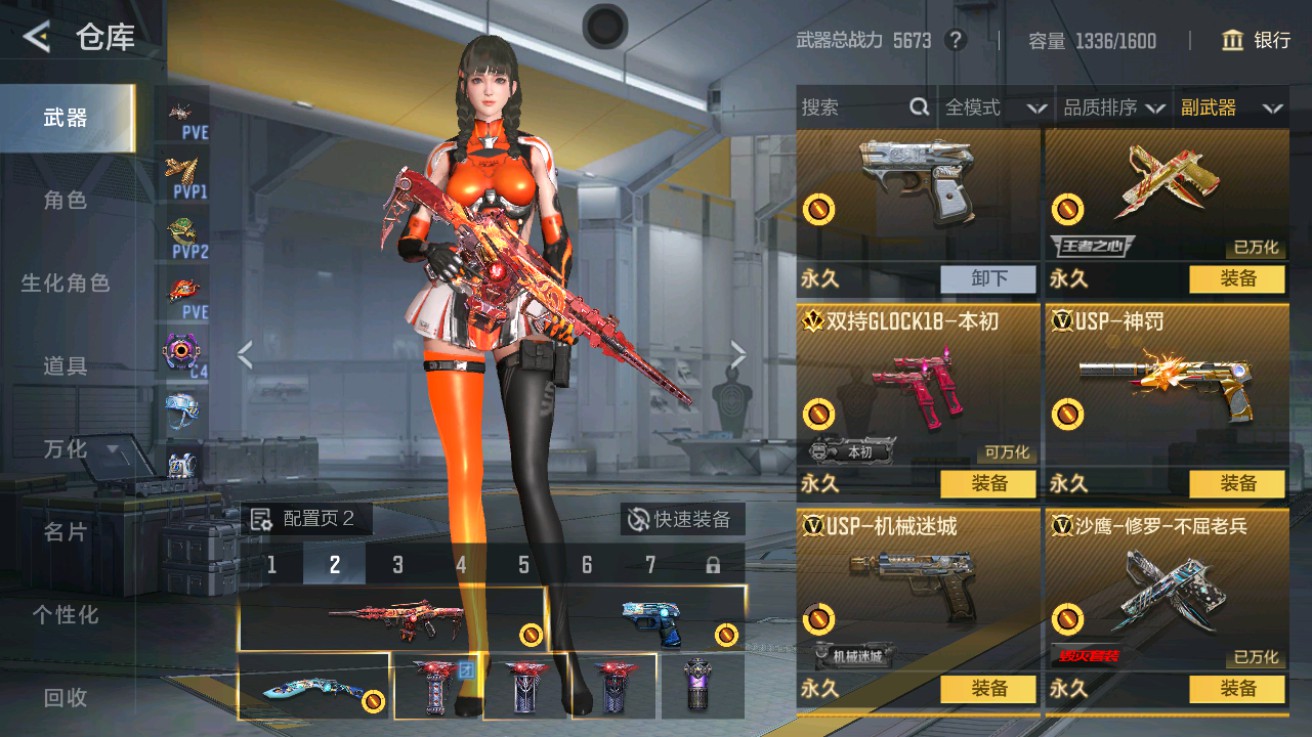Switch to the 角色 tab
1312x737 pixels.
(66, 200)
